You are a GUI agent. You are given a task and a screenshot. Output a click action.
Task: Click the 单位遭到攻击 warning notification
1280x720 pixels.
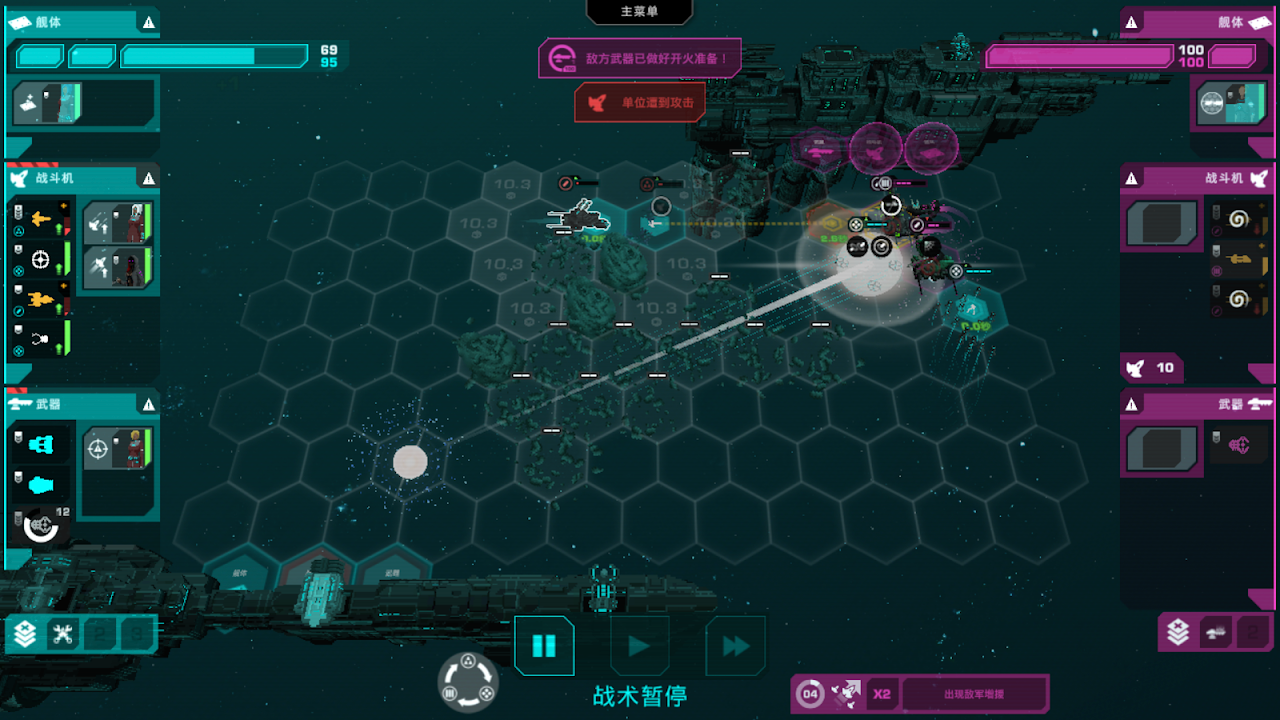point(640,103)
